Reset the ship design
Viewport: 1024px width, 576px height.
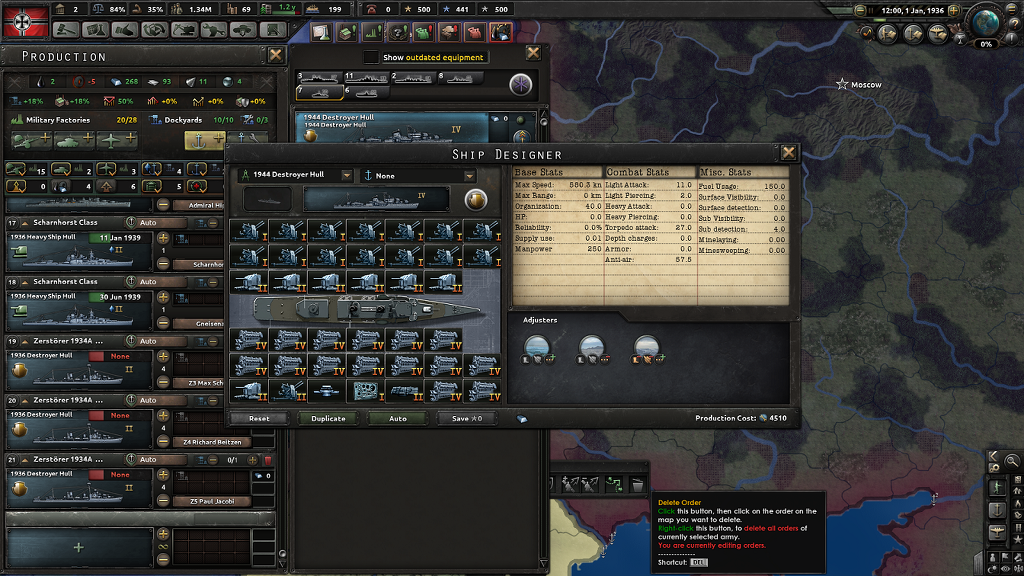(259, 418)
